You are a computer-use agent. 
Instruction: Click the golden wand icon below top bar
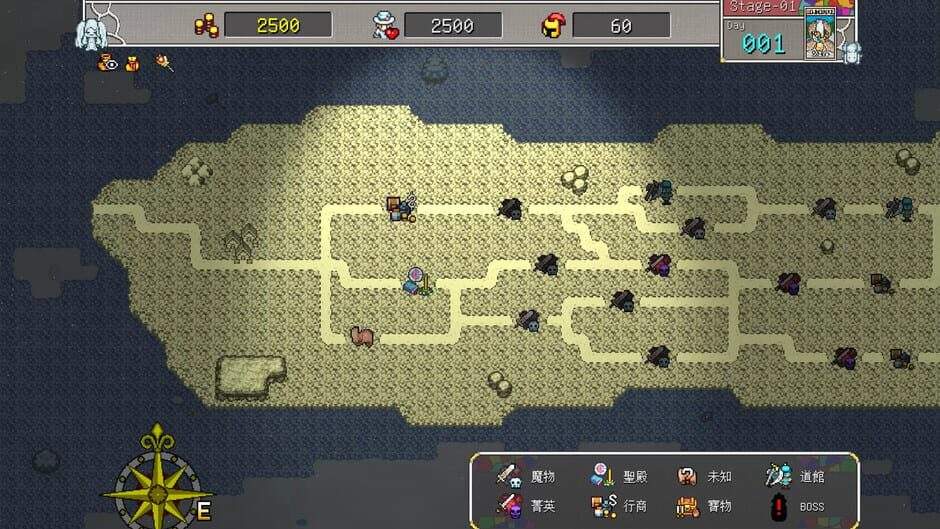(163, 64)
